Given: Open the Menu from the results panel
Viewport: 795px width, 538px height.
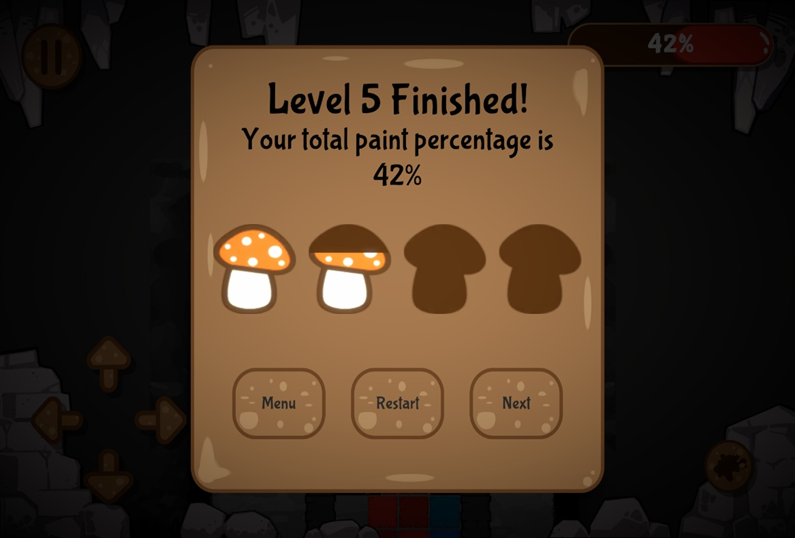Looking at the screenshot, I should [x=278, y=403].
